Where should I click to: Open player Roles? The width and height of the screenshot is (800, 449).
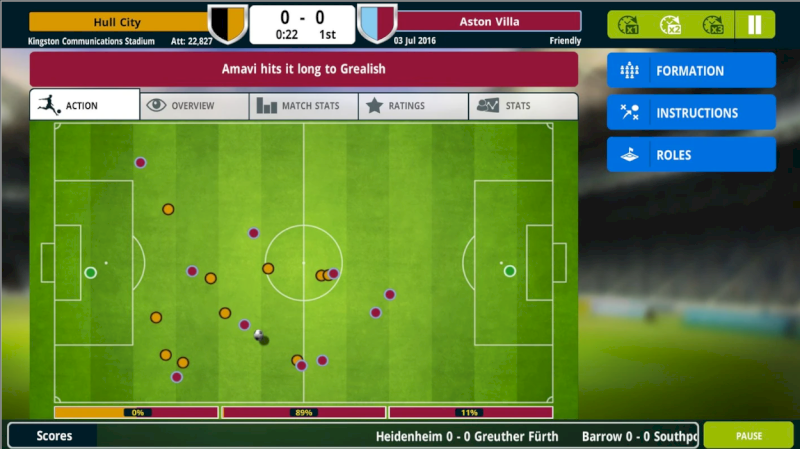point(691,155)
